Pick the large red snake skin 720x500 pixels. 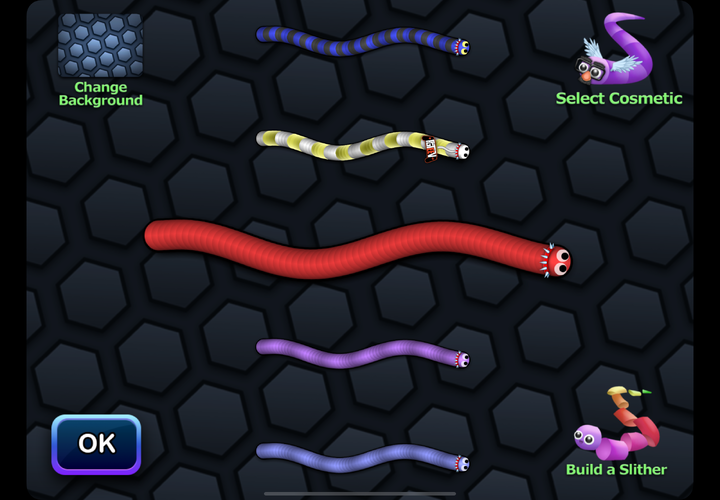point(355,249)
